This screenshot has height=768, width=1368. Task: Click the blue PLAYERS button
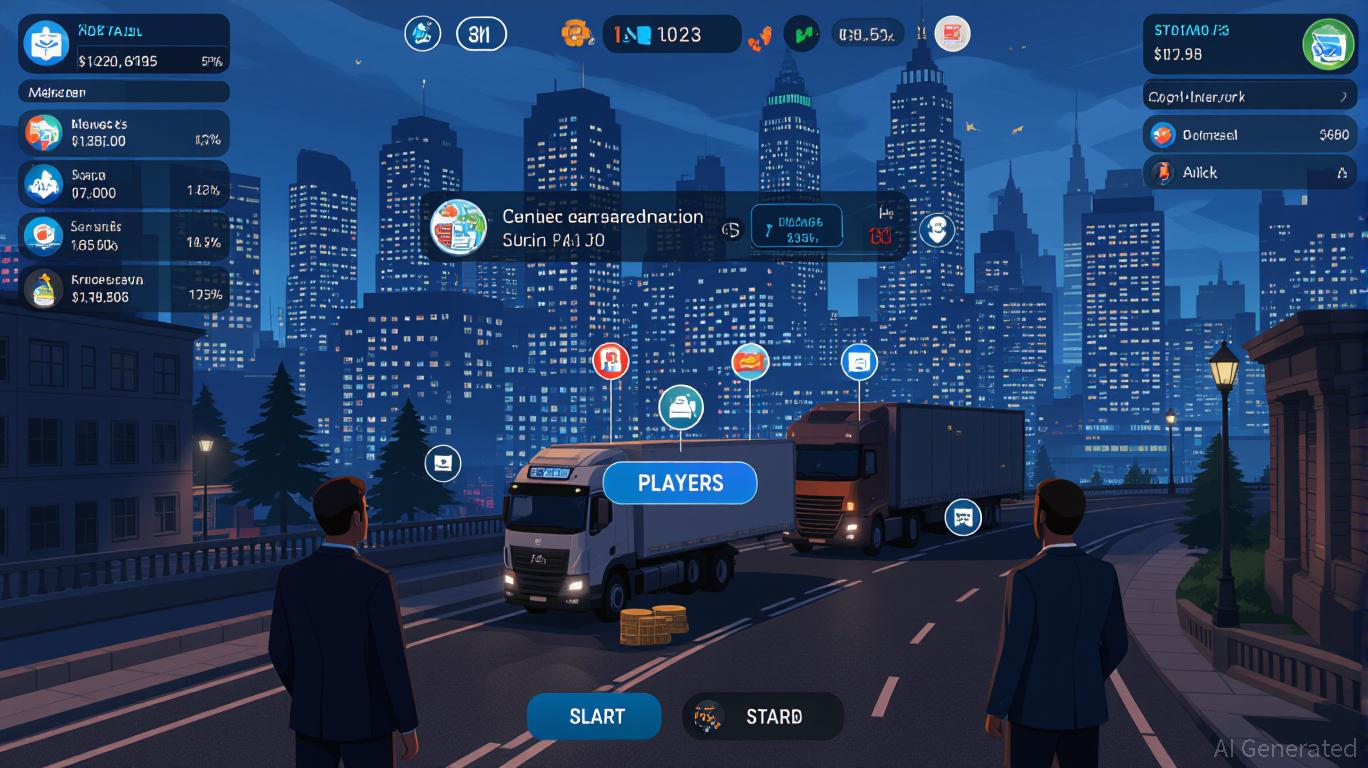click(680, 483)
